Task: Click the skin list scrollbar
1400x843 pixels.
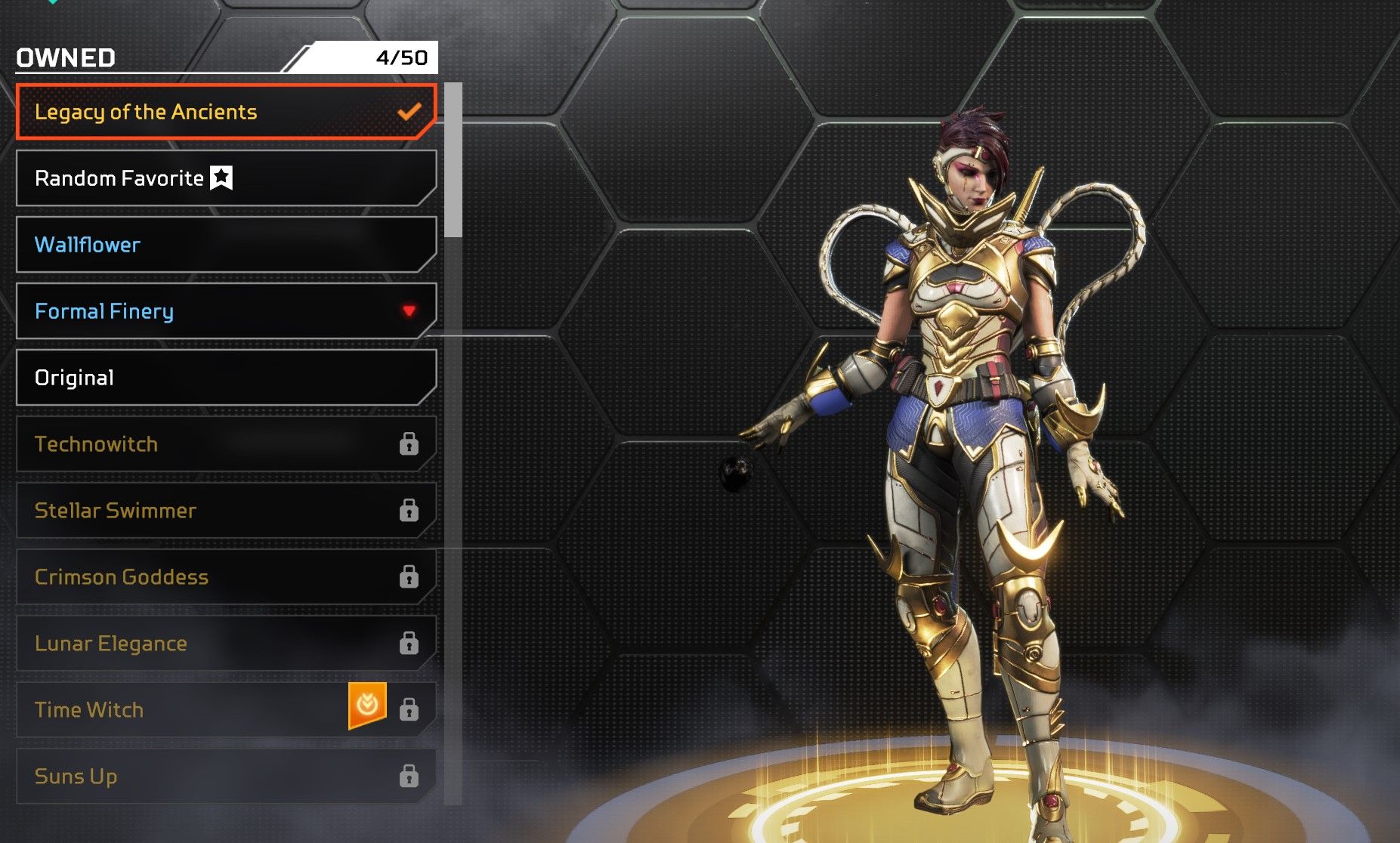Action: [x=453, y=160]
